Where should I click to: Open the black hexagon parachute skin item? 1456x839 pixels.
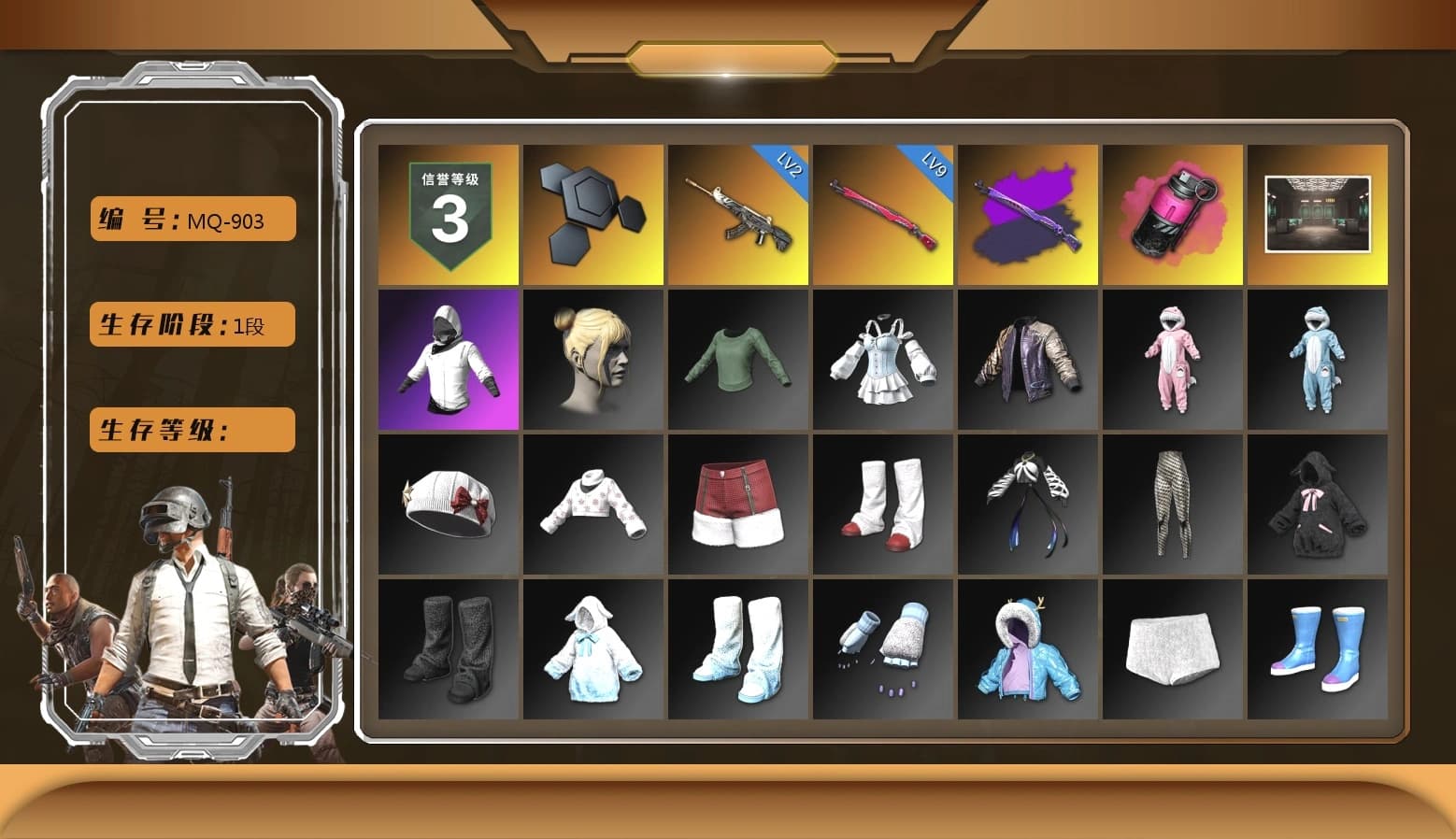tap(592, 215)
